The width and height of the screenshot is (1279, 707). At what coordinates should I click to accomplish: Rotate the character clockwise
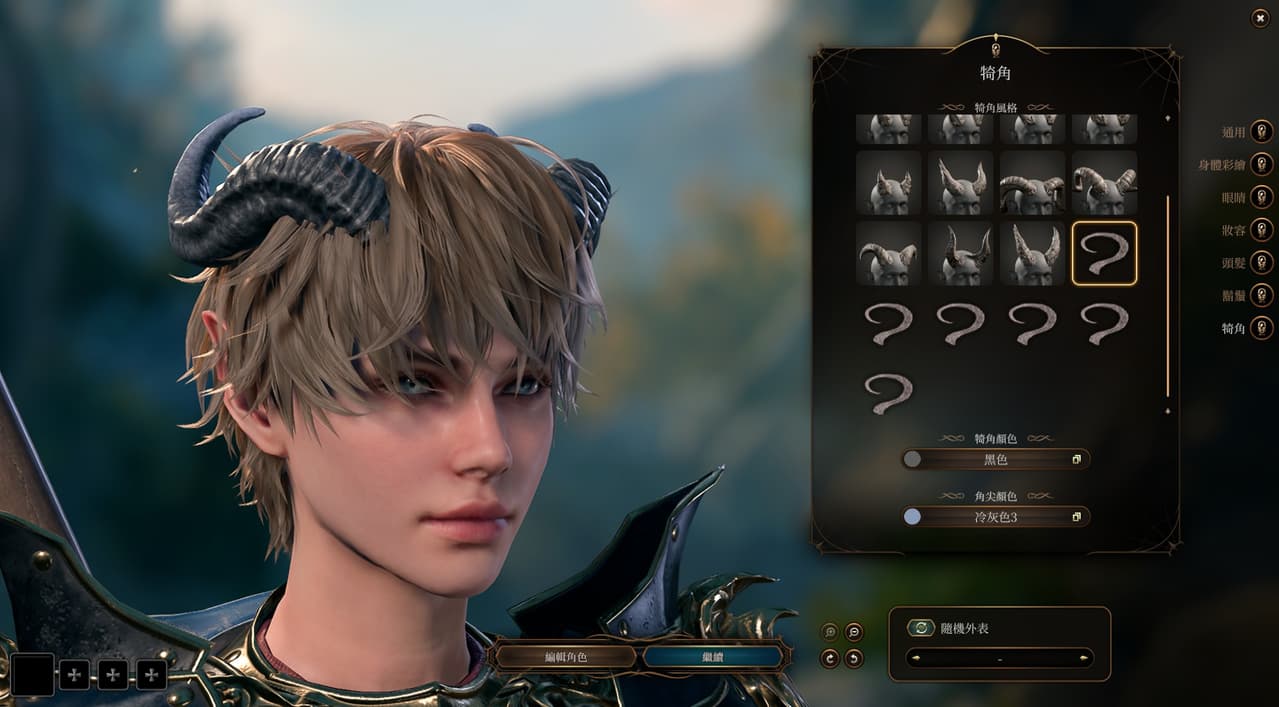[x=830, y=658]
